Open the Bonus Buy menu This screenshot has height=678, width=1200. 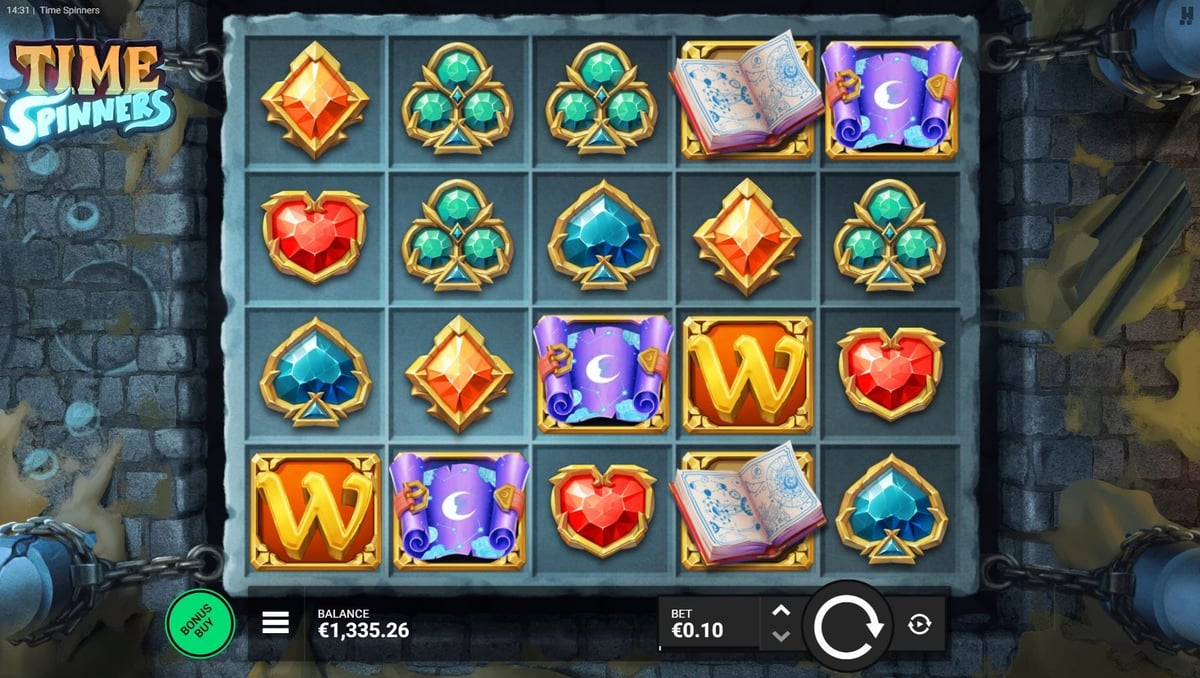point(199,624)
